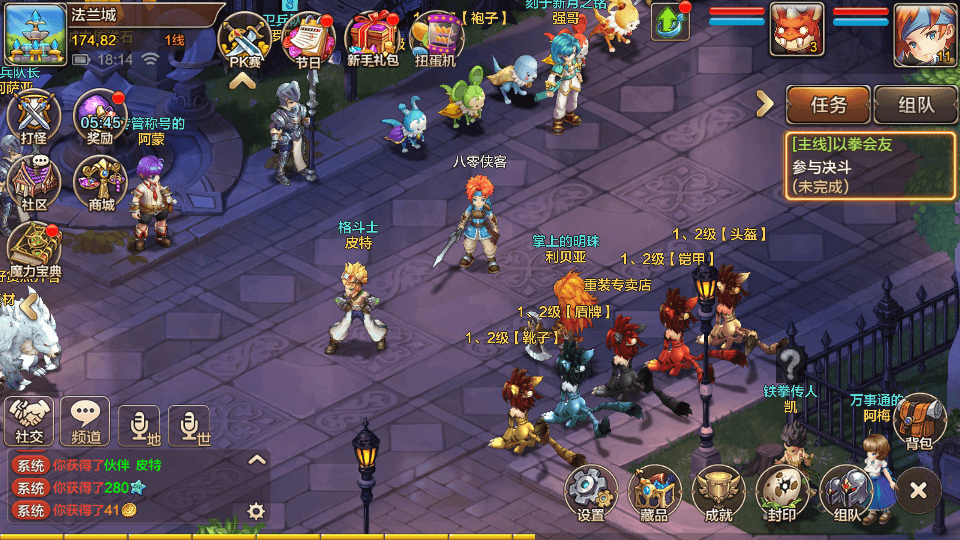Open the 社交 social handshake button
Viewport: 960px width, 540px height.
[x=29, y=420]
